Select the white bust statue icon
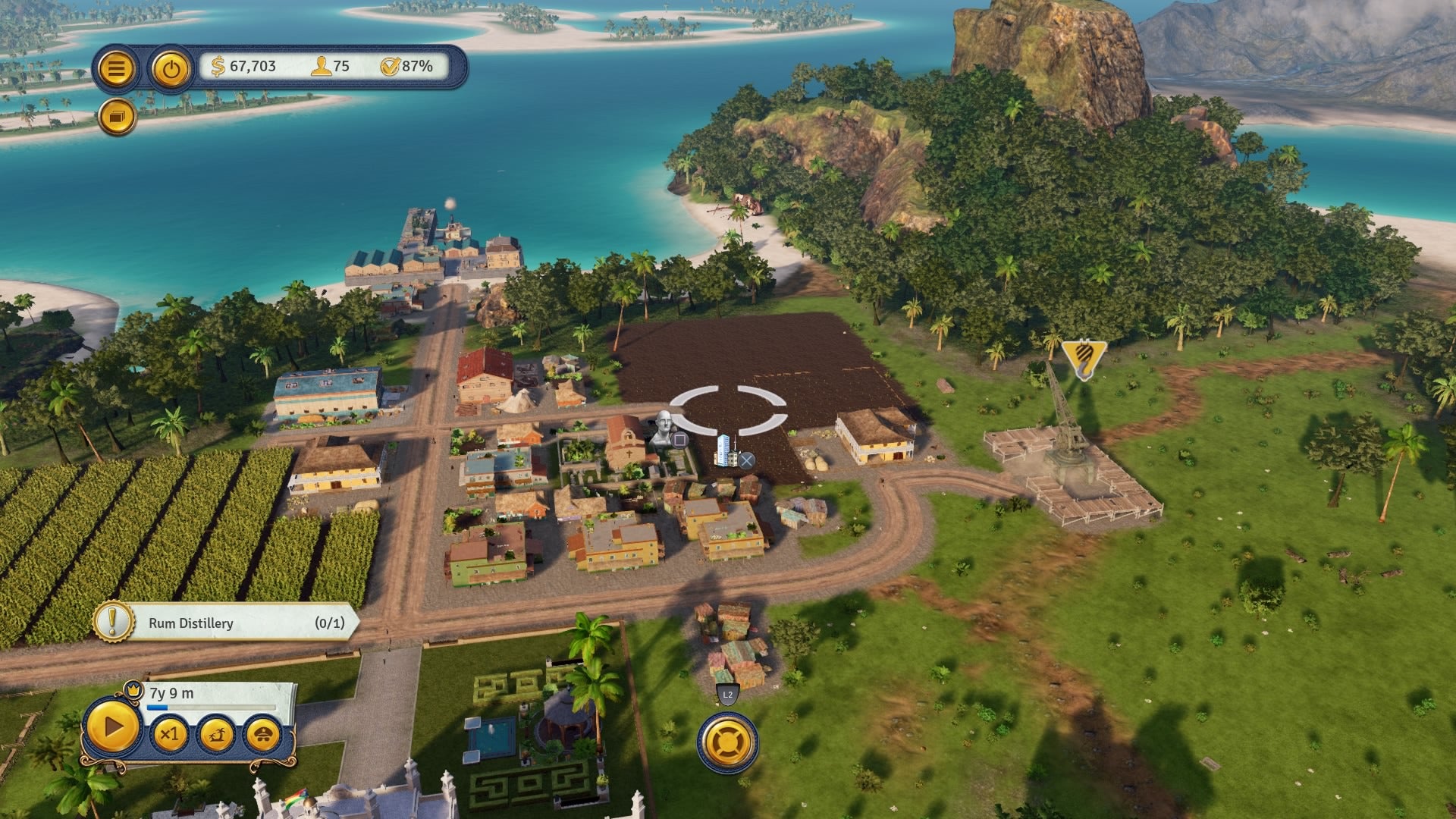The image size is (1456, 819). coord(664,428)
